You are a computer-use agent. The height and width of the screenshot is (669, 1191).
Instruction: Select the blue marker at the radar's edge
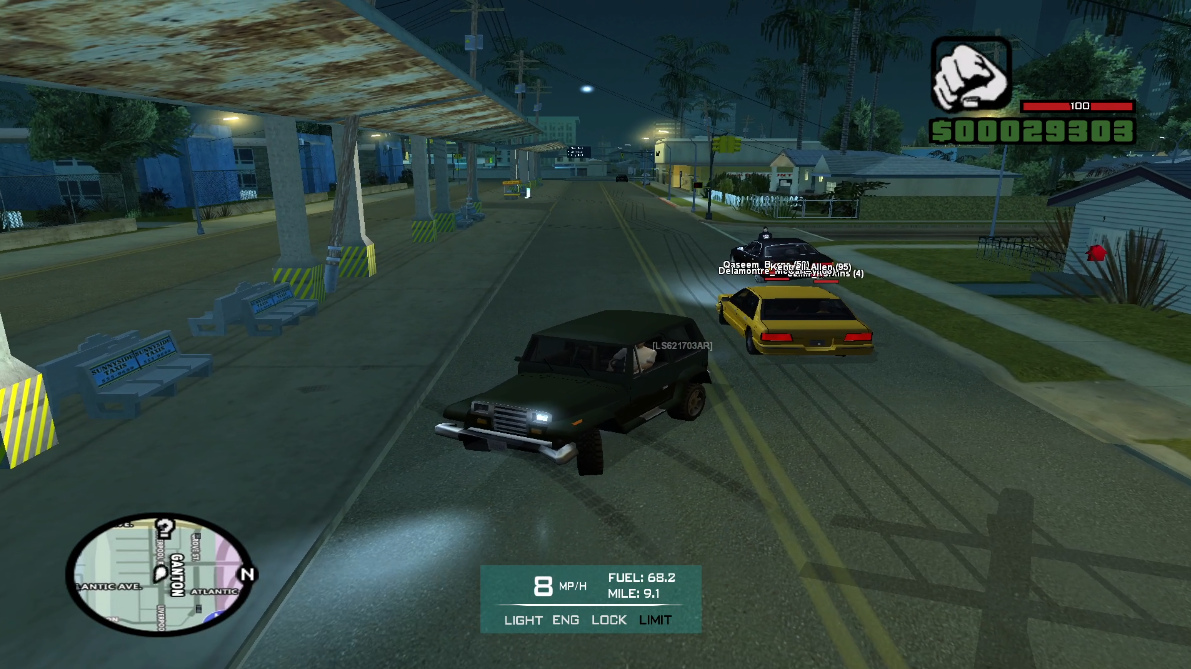pyautogui.click(x=212, y=618)
